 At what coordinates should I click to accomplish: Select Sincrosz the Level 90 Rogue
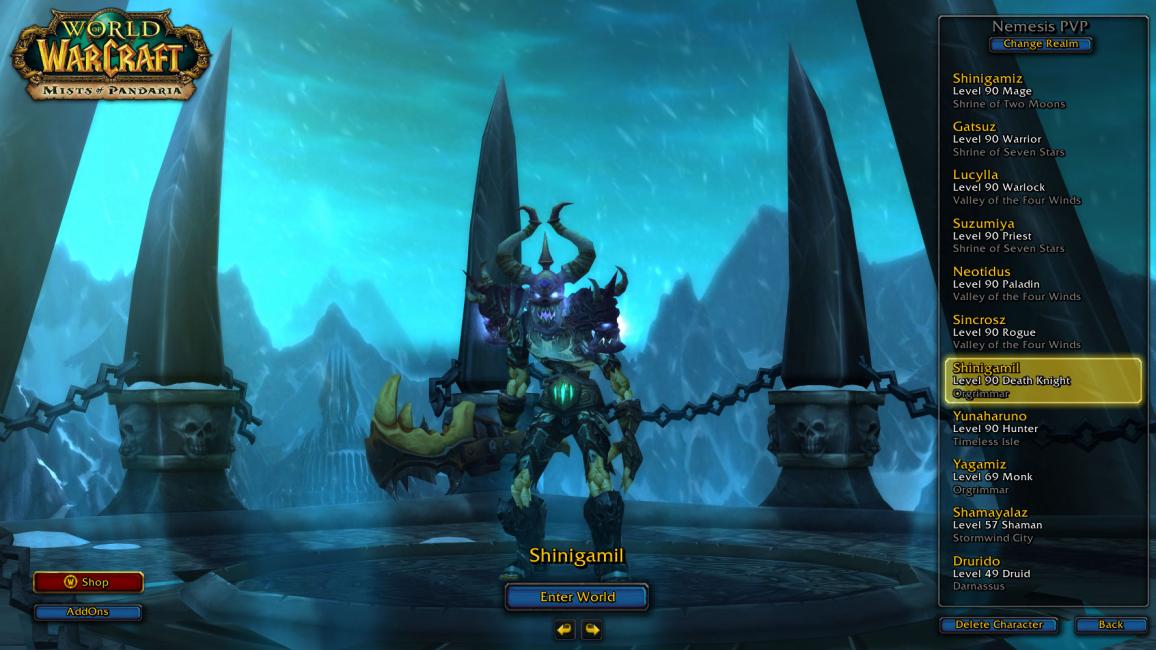1040,332
